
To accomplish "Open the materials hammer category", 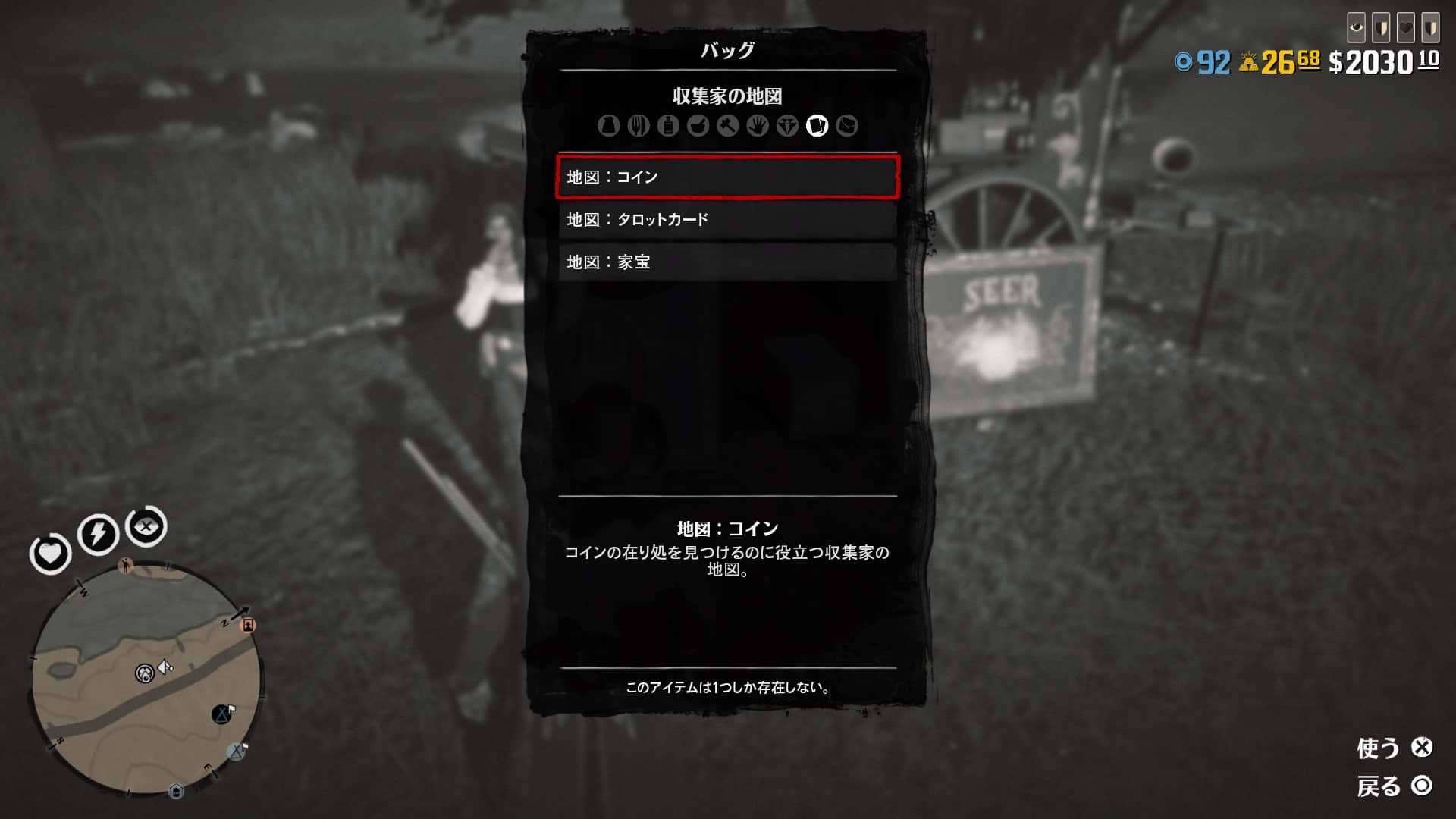I will (726, 126).
